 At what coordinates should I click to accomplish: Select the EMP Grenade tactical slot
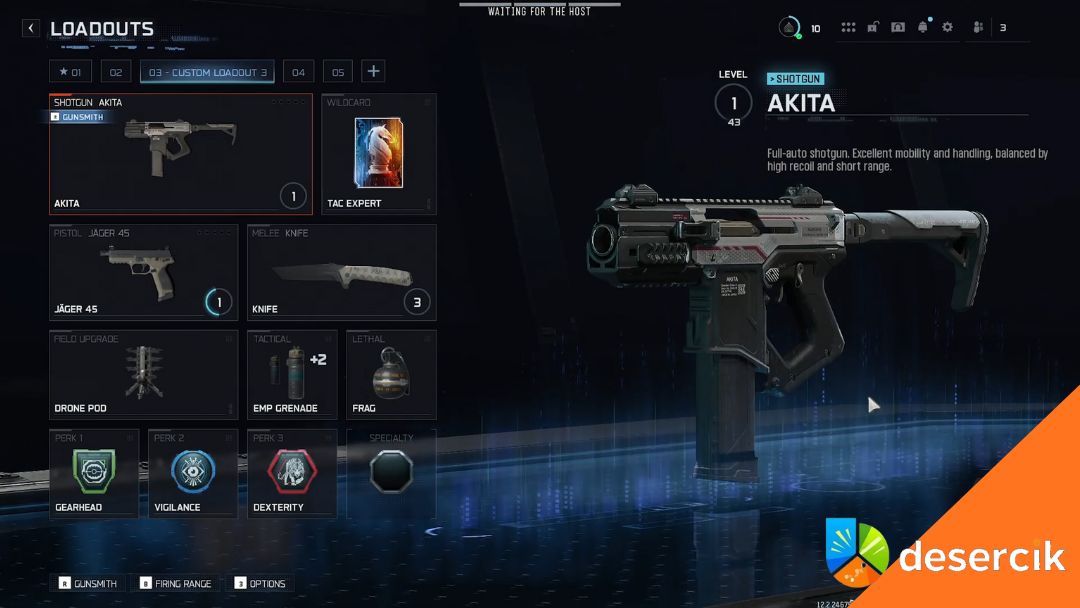[291, 375]
